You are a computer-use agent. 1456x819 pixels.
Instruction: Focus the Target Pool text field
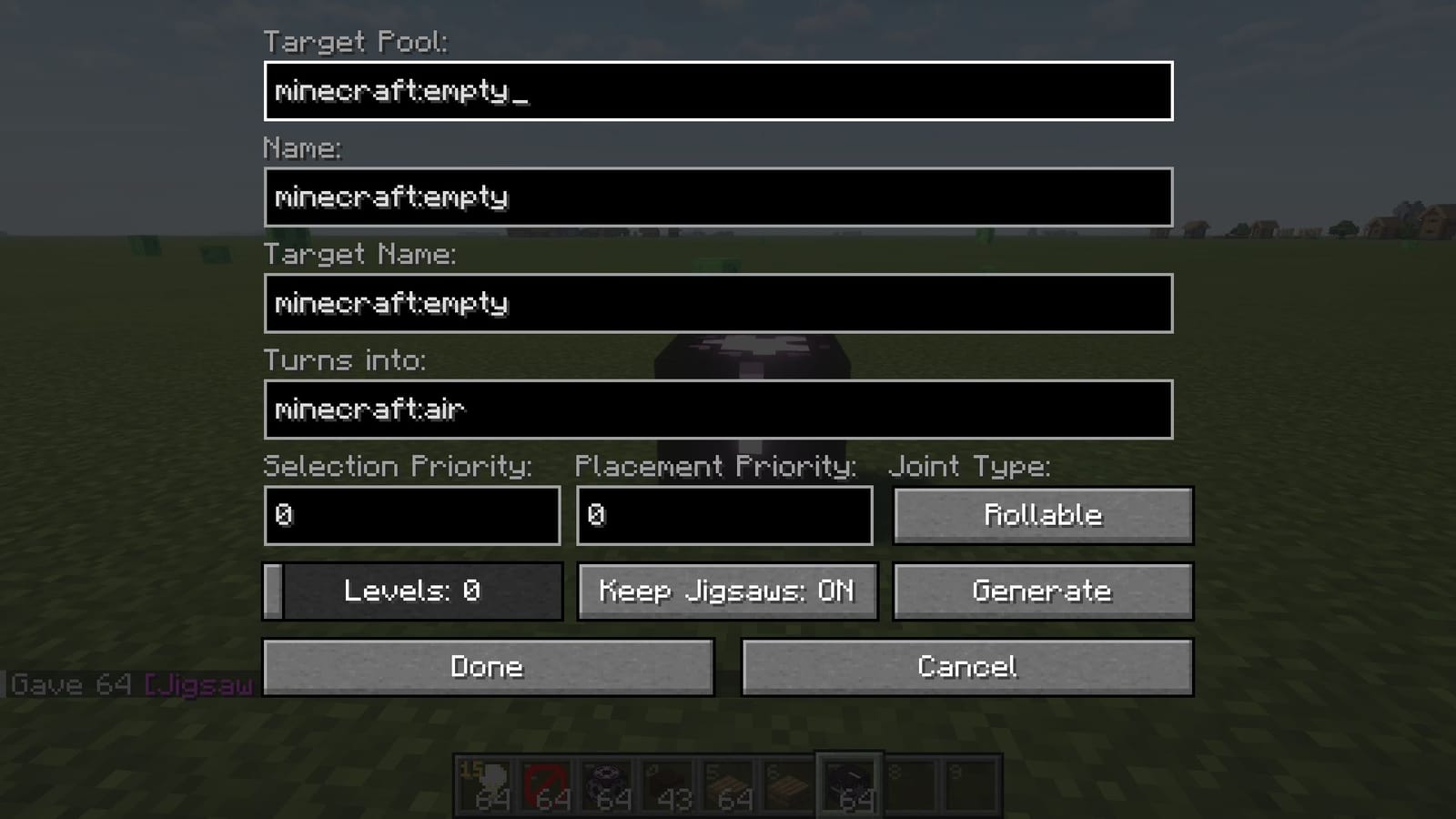point(718,90)
